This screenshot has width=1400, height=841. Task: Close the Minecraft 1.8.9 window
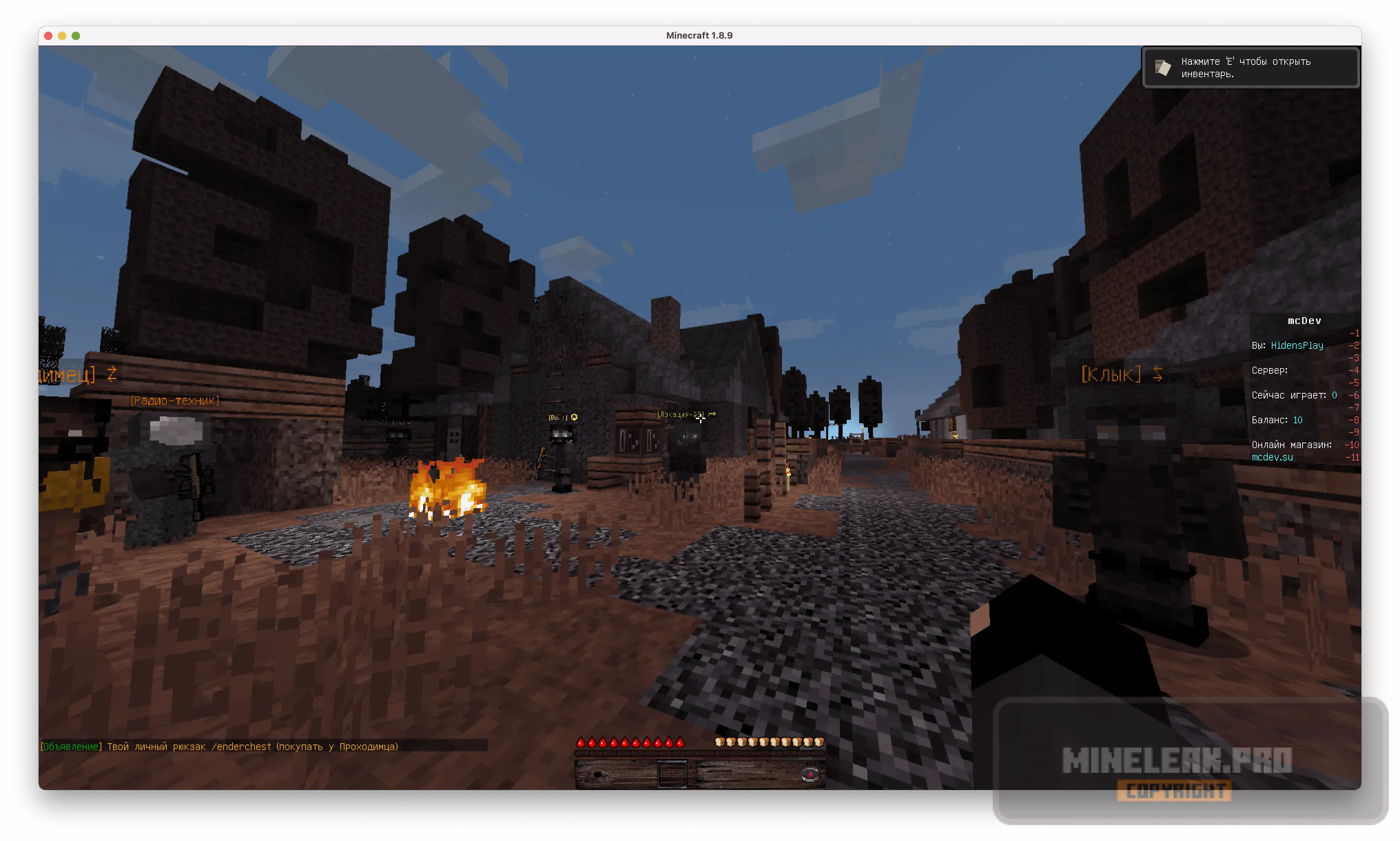pos(49,36)
